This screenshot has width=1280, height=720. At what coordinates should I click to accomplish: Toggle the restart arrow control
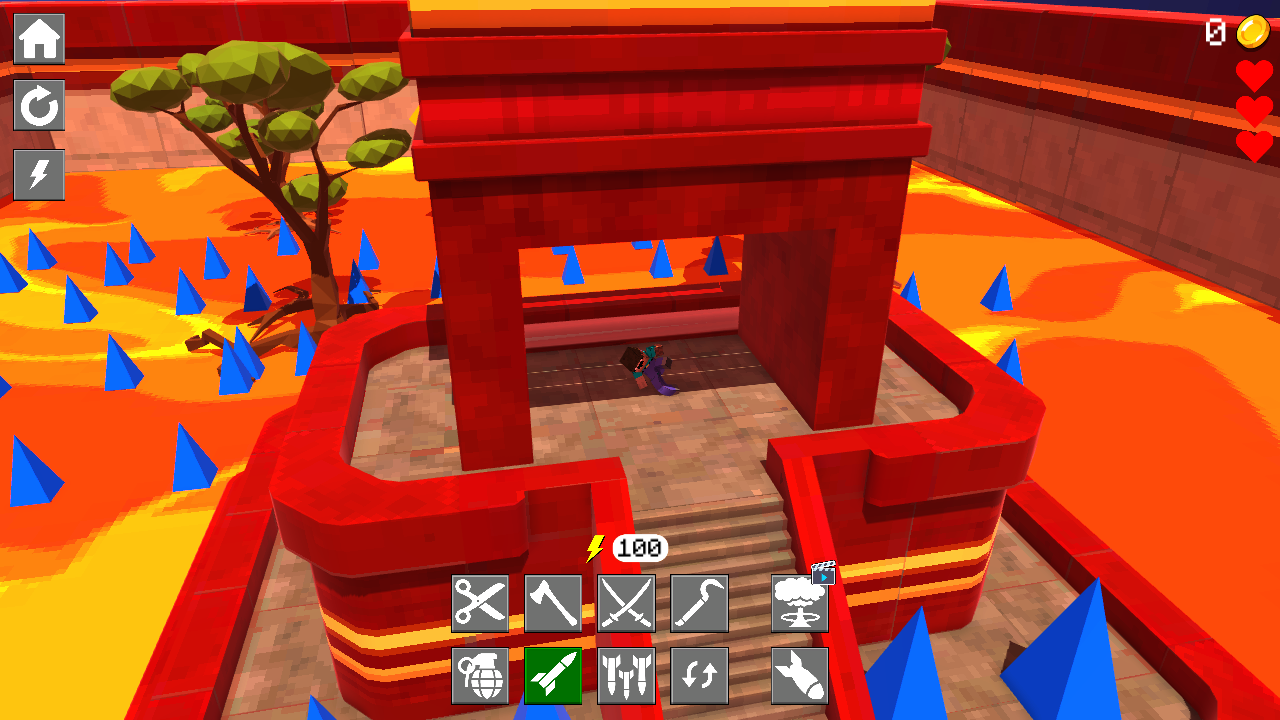pos(39,107)
